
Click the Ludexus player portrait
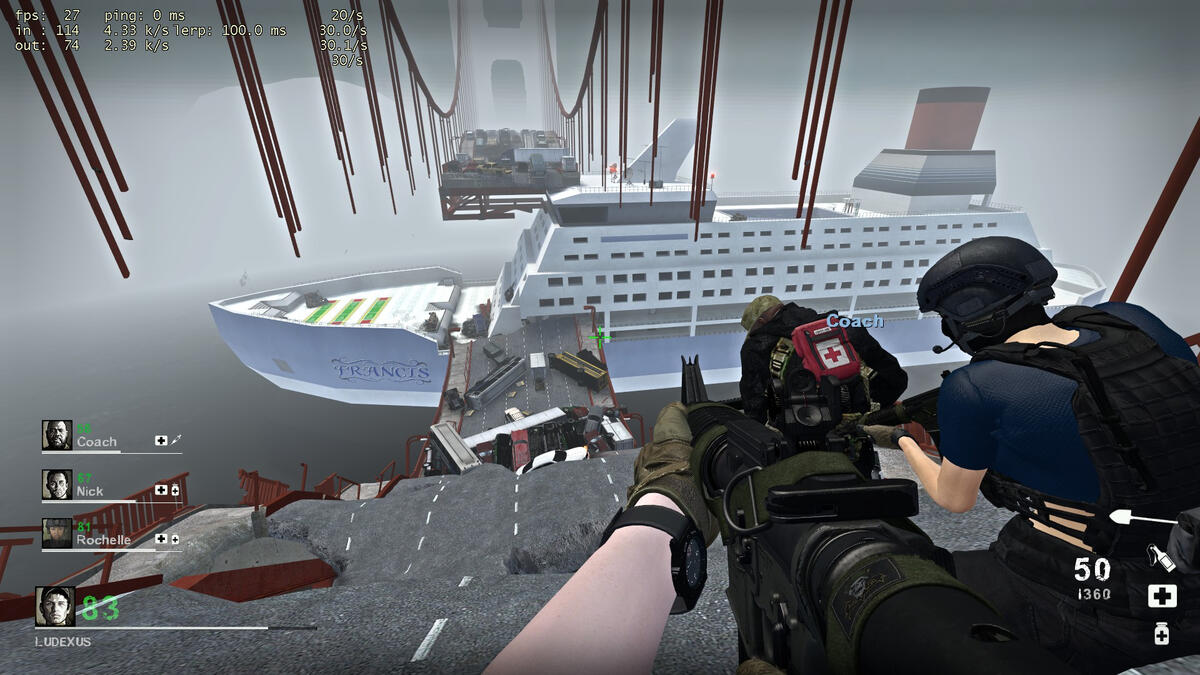coord(55,606)
